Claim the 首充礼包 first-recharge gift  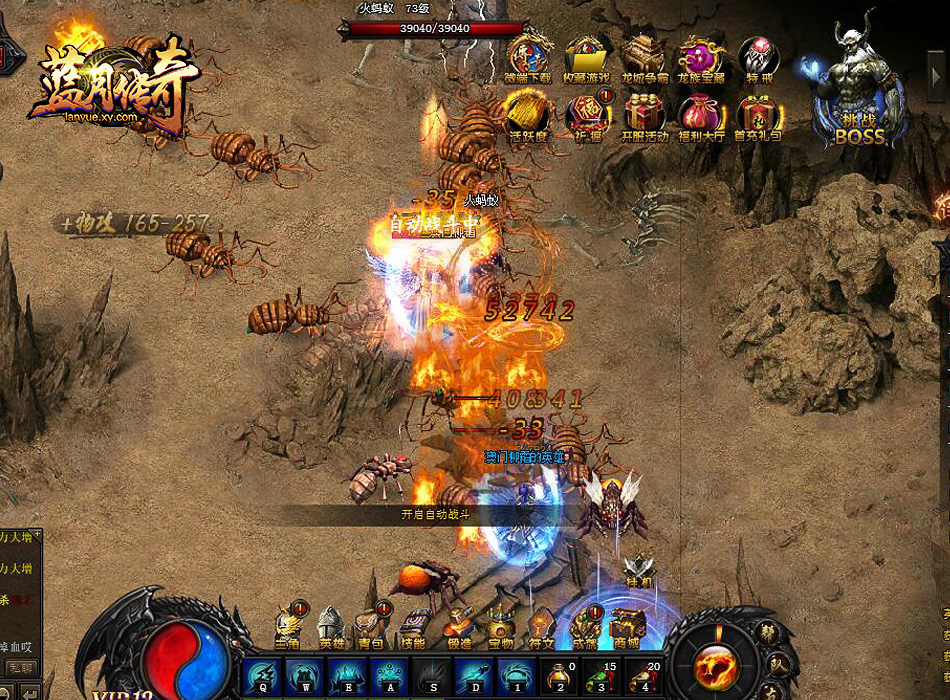tap(758, 117)
